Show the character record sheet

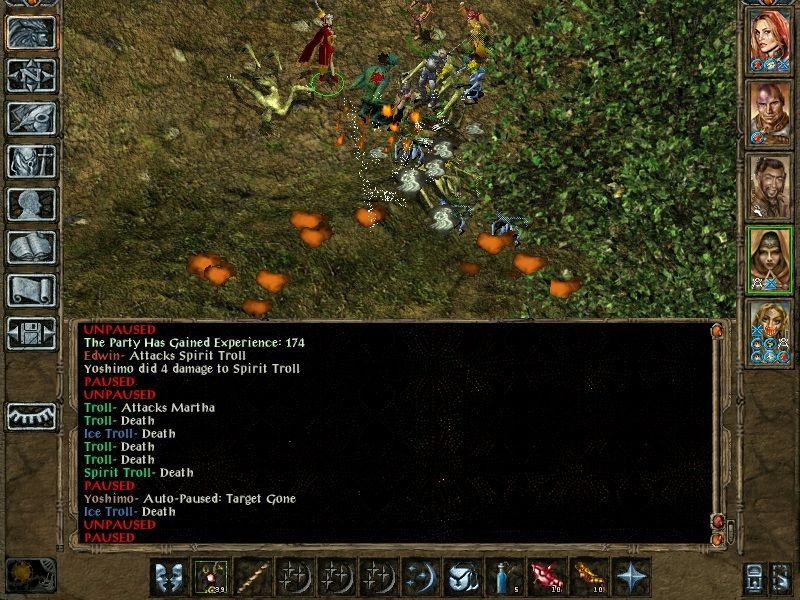pos(31,204)
